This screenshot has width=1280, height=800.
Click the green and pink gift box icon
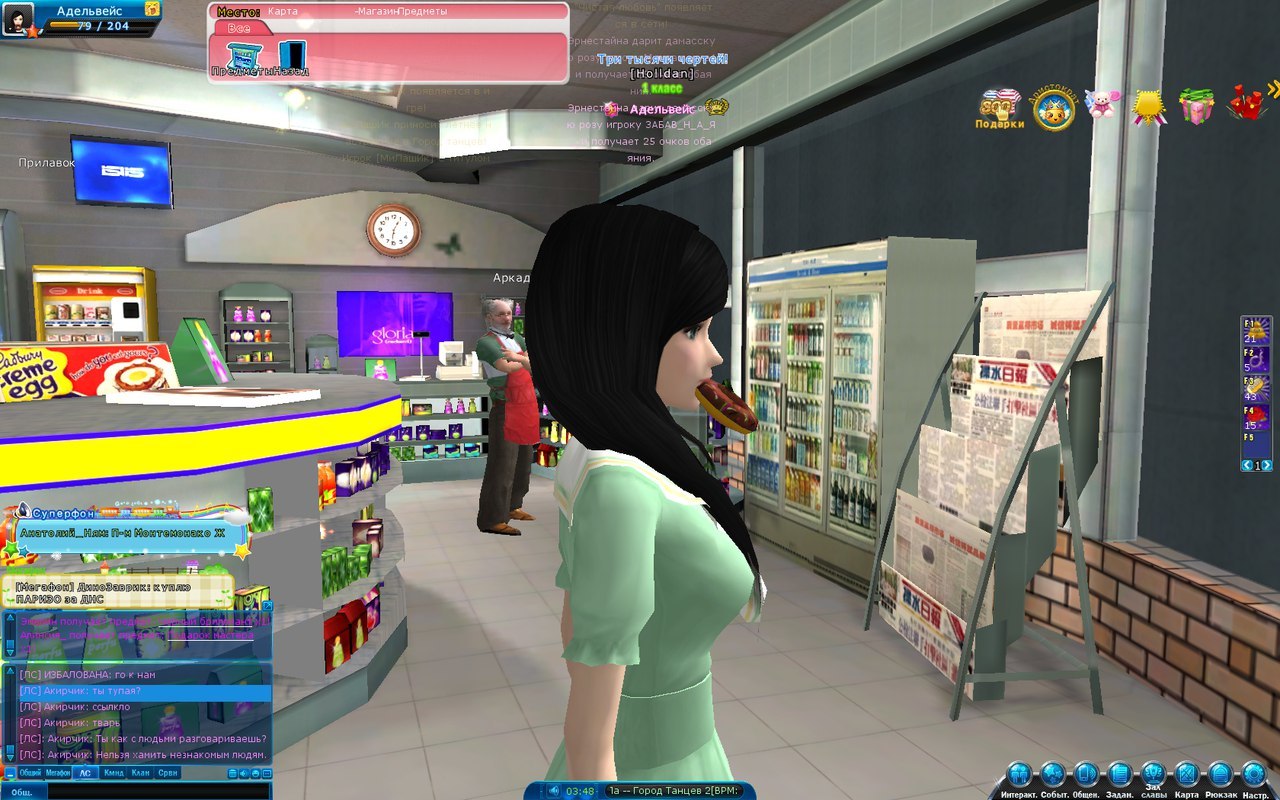[x=1196, y=105]
